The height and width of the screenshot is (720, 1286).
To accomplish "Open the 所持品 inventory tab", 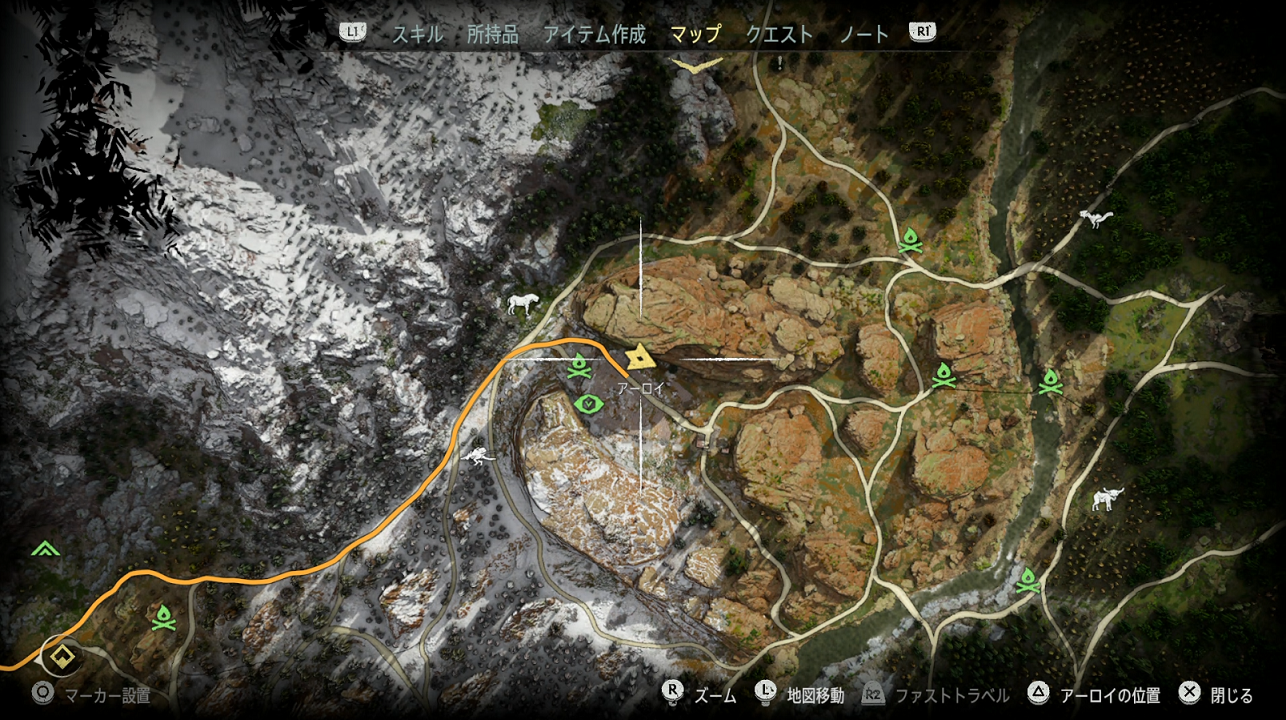I will [x=492, y=34].
